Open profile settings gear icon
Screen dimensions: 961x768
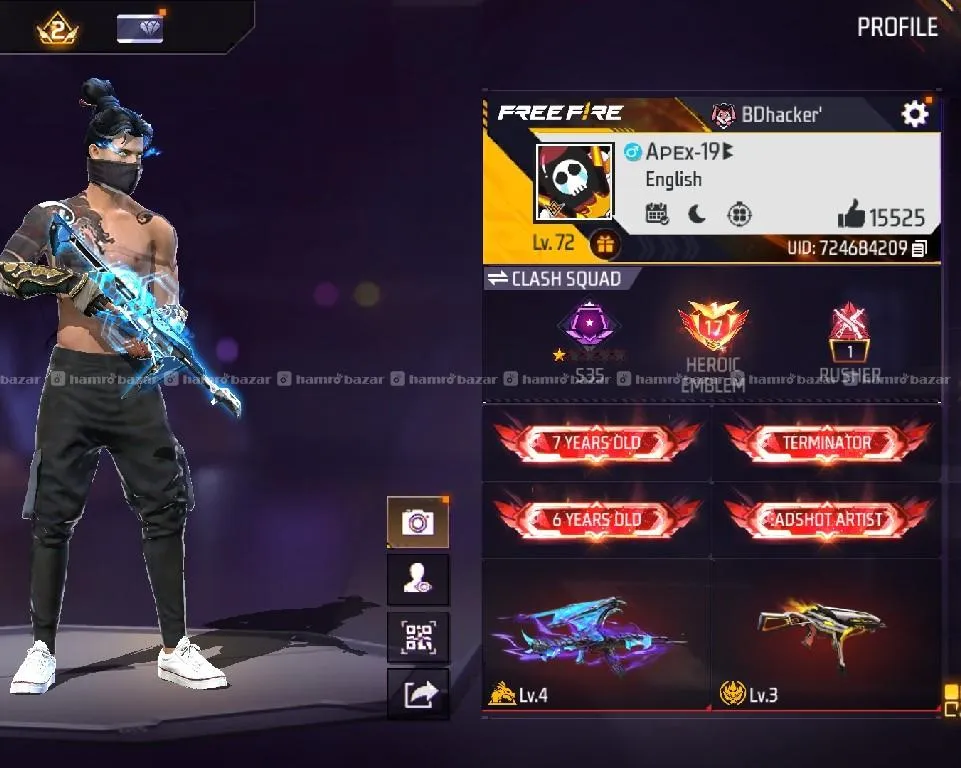coord(915,114)
